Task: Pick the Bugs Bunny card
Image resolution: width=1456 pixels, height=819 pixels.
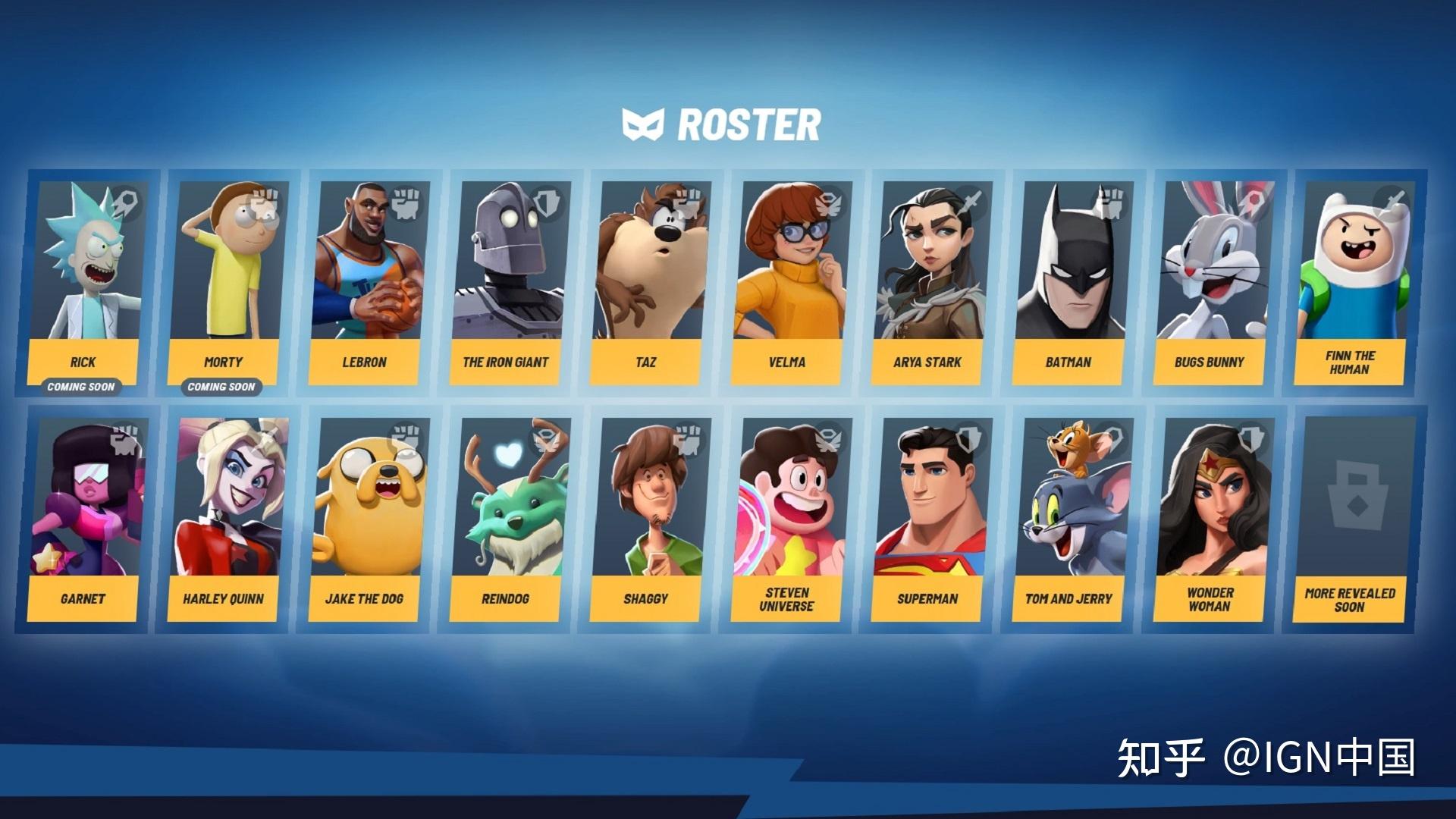Action: (x=1210, y=282)
